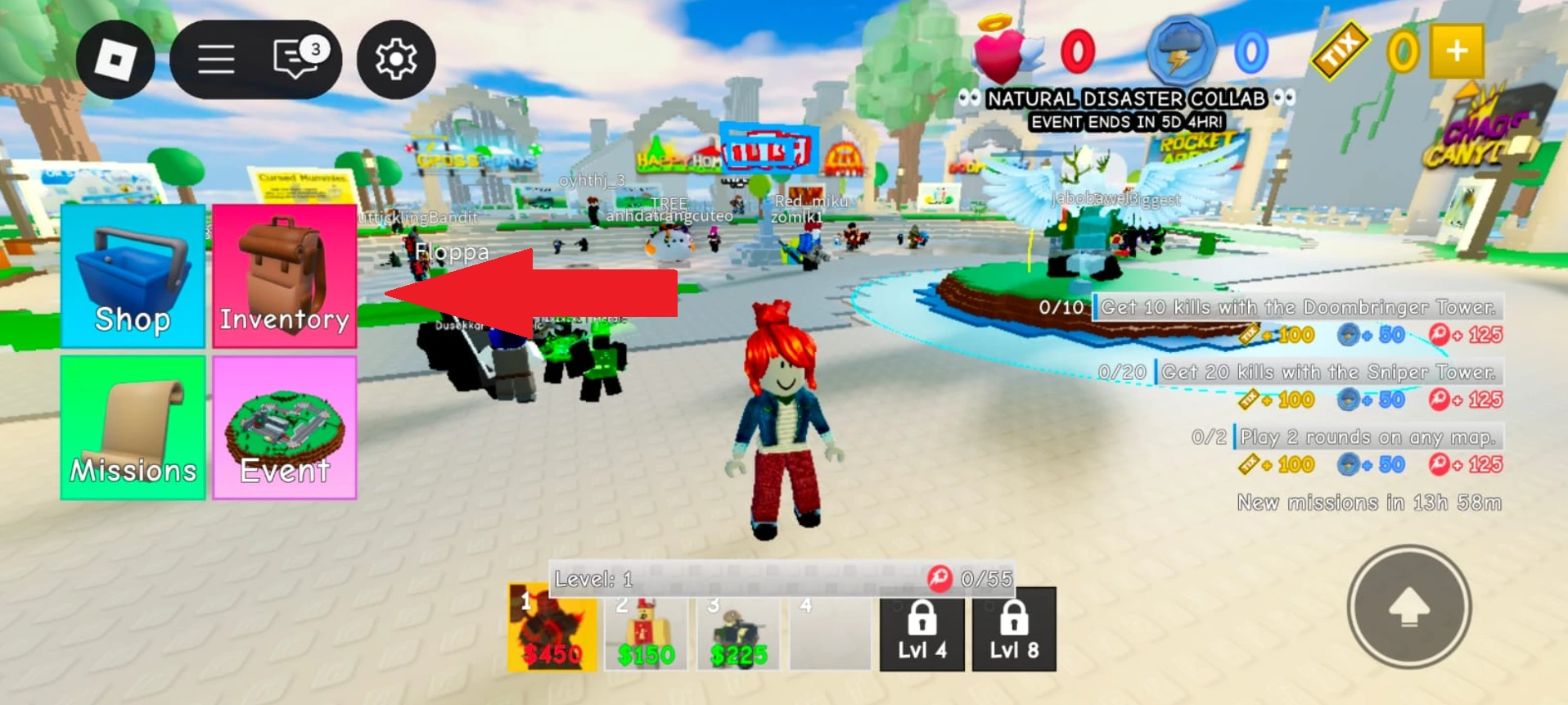Select the Sniper Tower kills mission
The image size is (1568, 705).
(1327, 373)
